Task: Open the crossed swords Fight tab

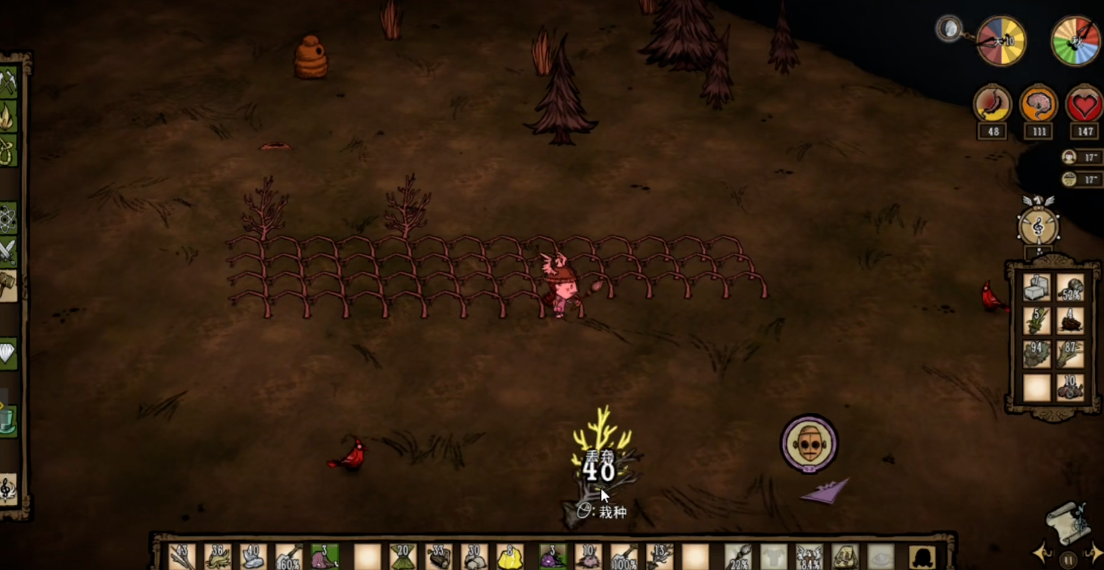Action: 9,250
